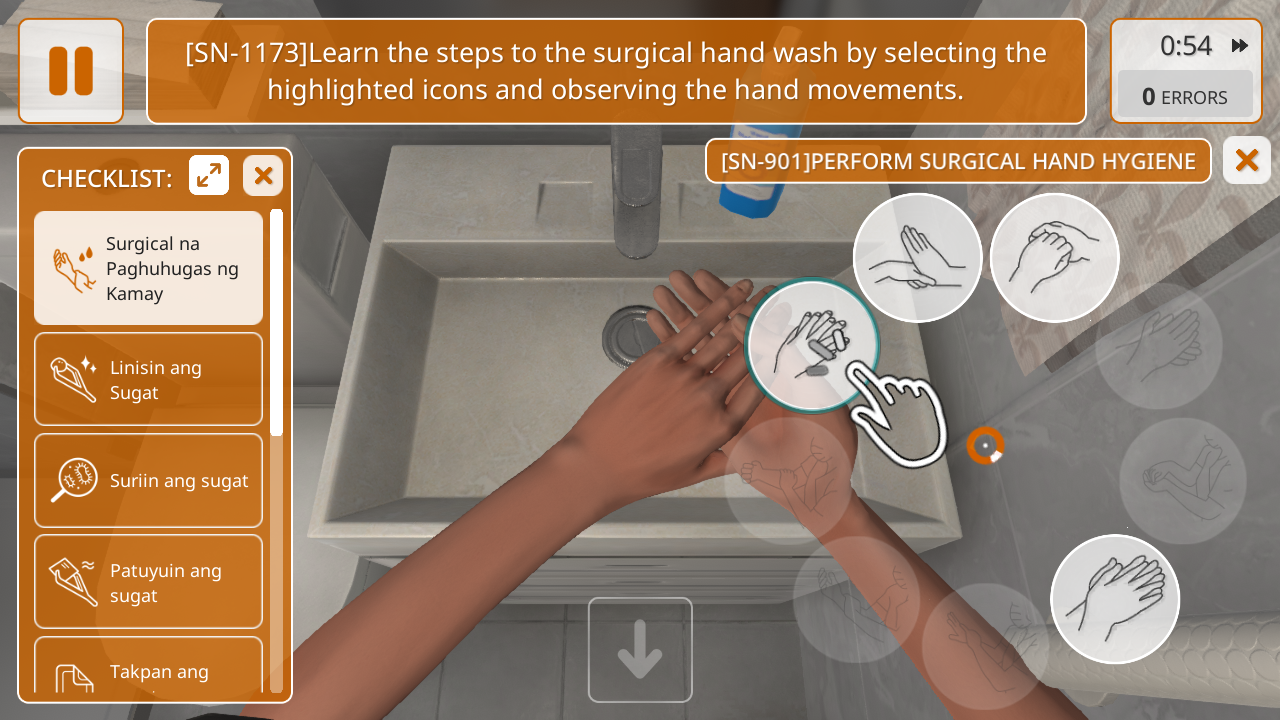Viewport: 1280px width, 720px height.
Task: Close the Perform Surgical Hand Hygiene prompt
Action: click(x=1246, y=160)
